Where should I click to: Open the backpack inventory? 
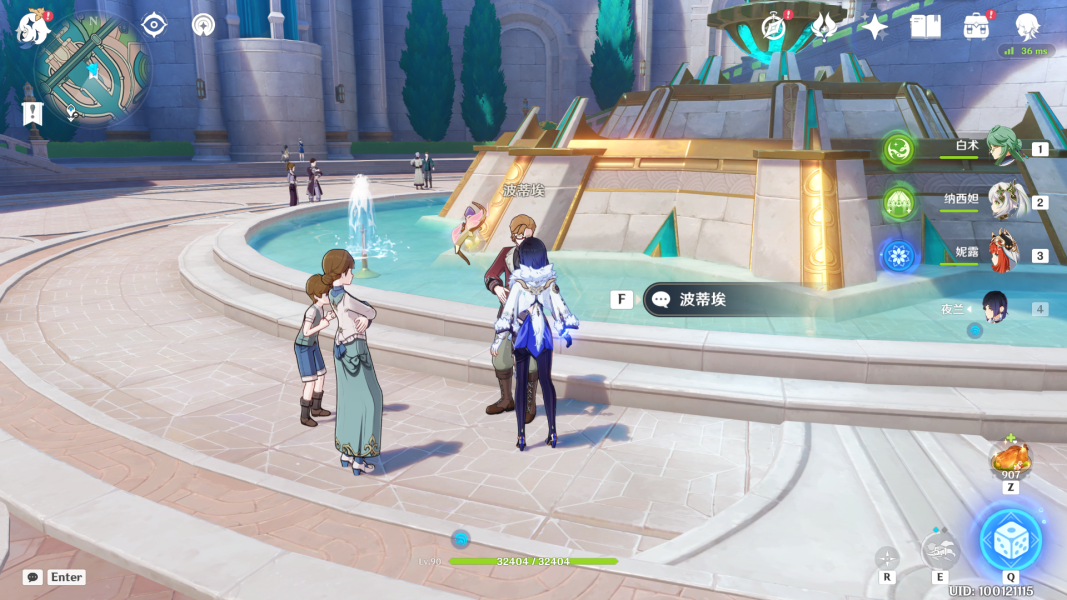(977, 26)
